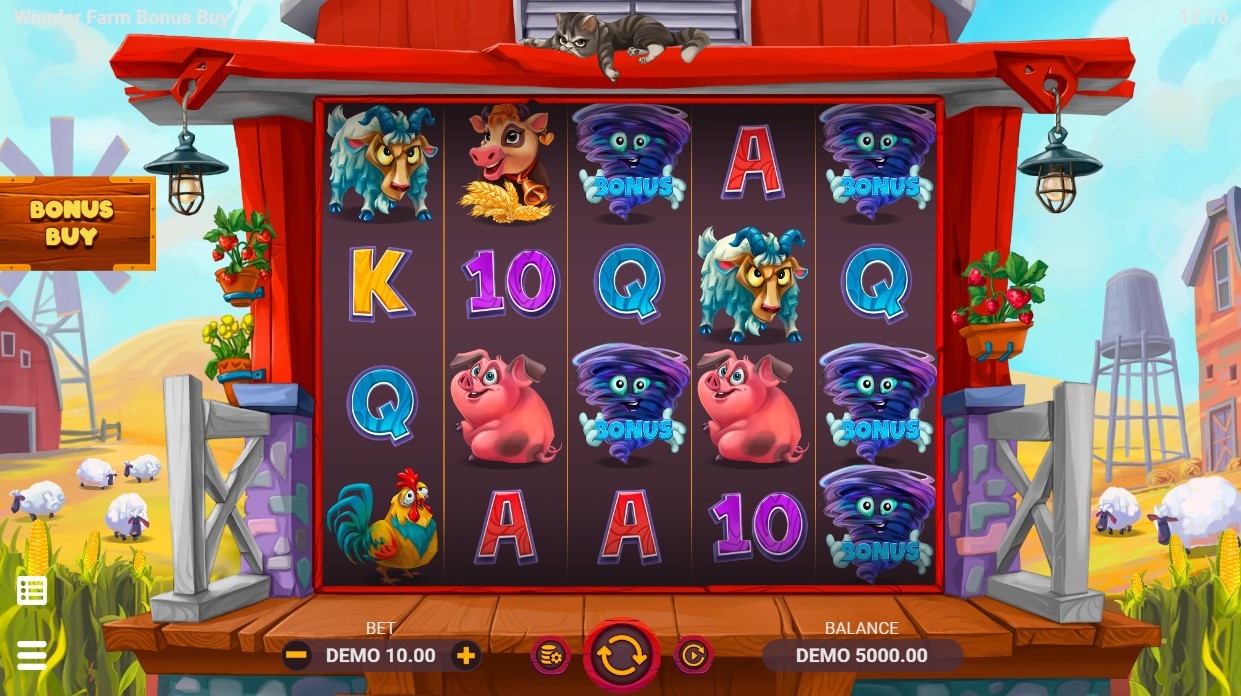
Task: Open the paytable list icon
Action: coord(32,591)
